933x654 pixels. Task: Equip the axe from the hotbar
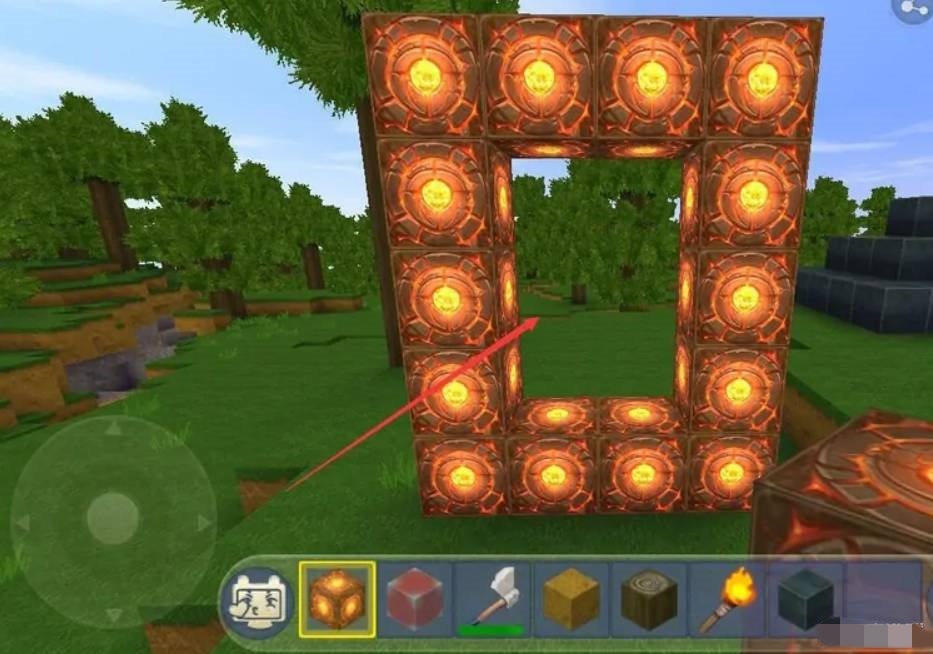point(492,599)
